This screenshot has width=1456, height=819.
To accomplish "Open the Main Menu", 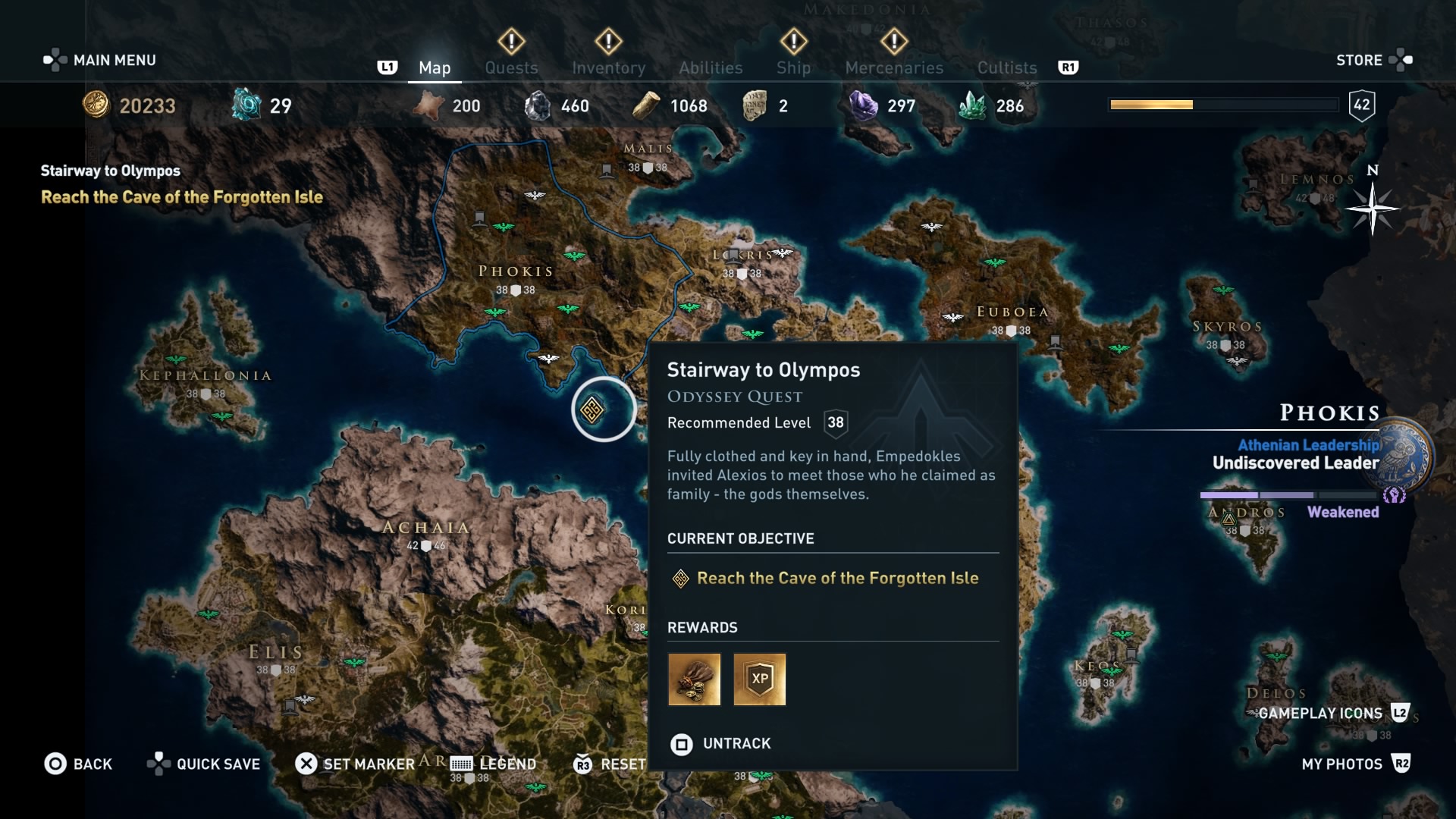I will click(x=100, y=60).
